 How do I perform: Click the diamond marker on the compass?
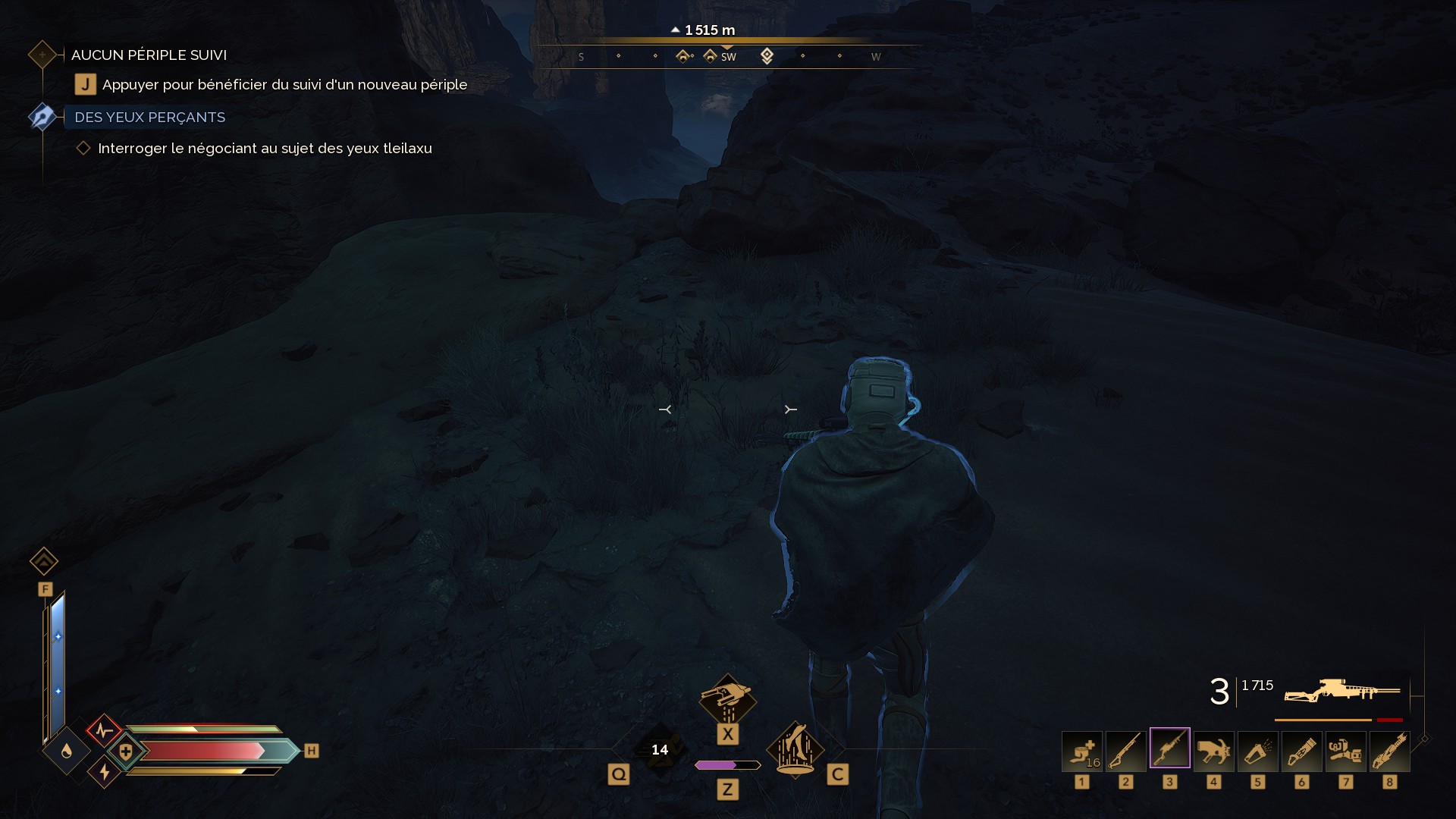767,56
